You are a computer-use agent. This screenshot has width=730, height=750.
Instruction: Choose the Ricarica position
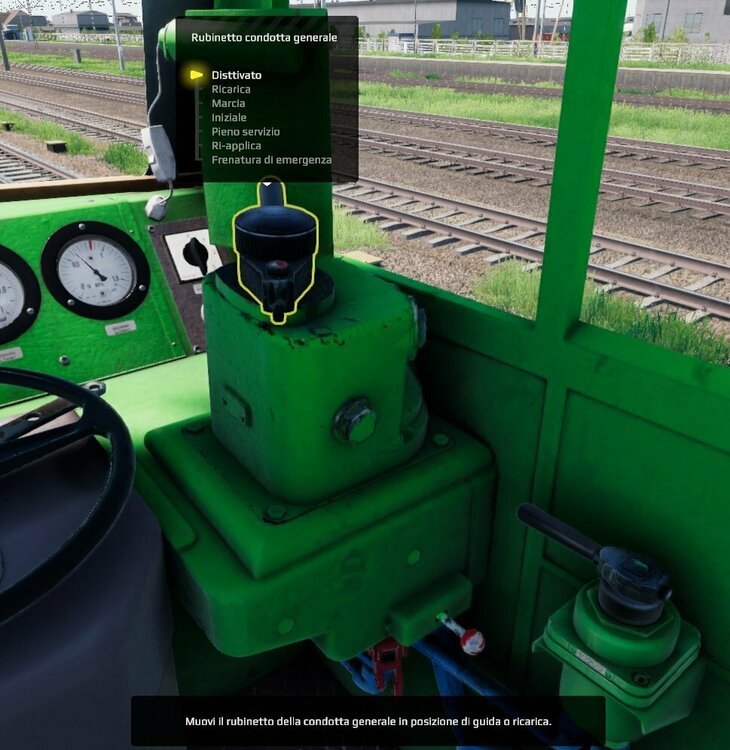point(231,89)
